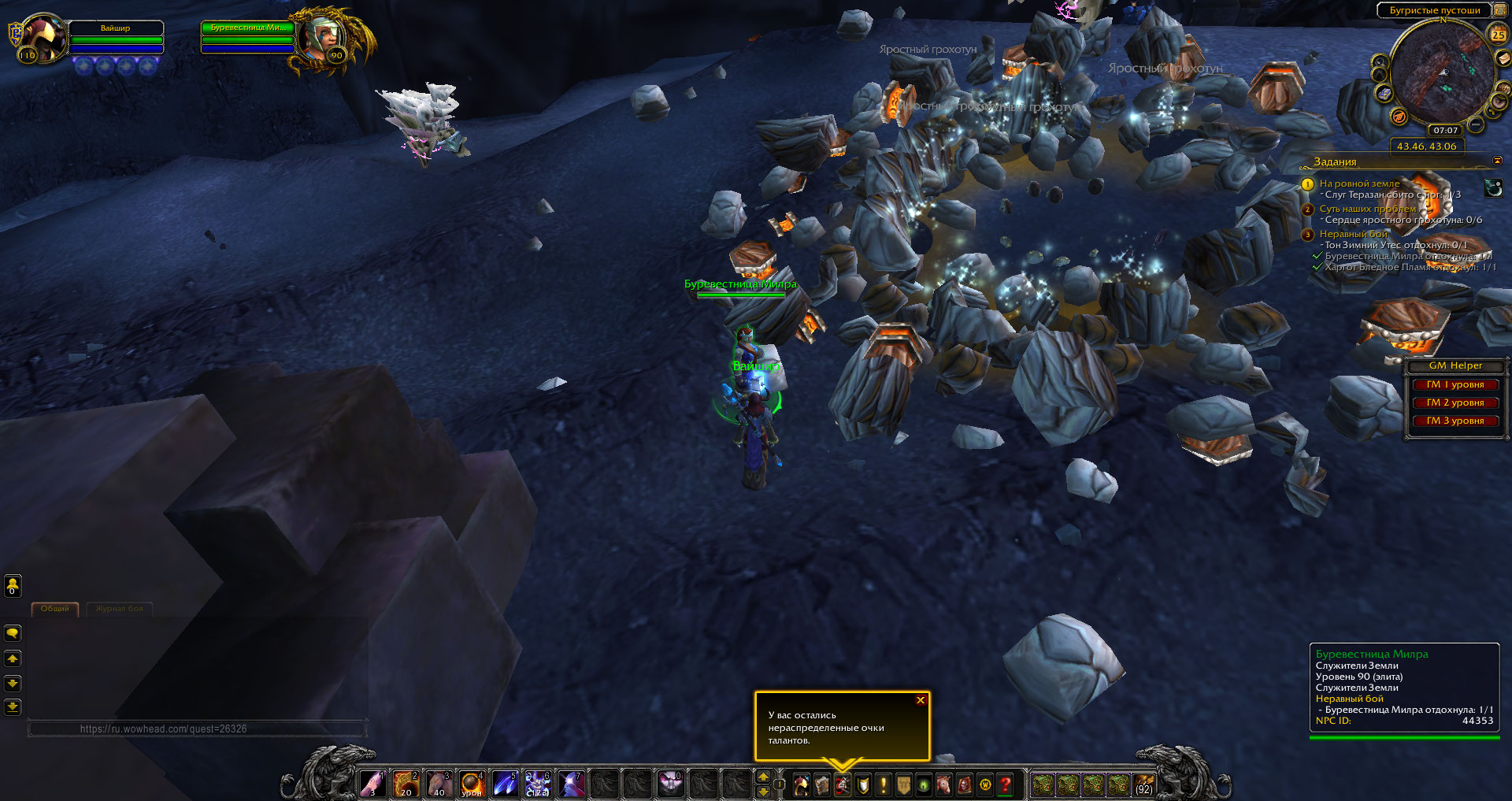Close the unspent talent points tooltip

(x=920, y=700)
